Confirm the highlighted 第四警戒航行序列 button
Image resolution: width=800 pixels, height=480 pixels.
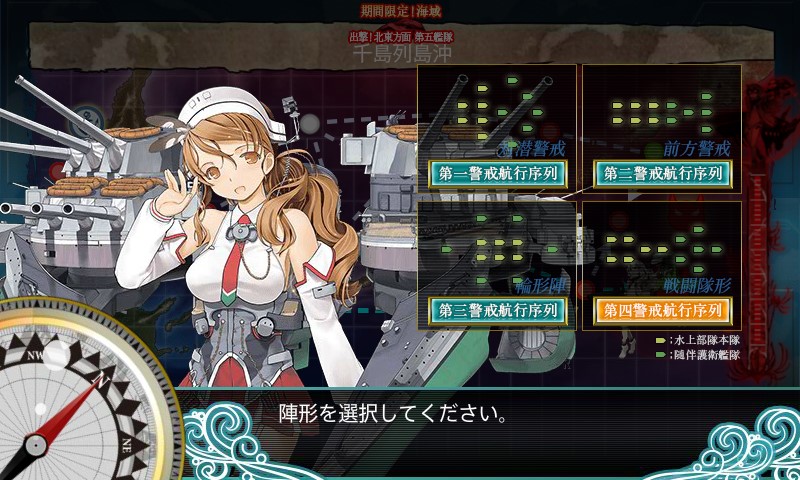[x=662, y=310]
